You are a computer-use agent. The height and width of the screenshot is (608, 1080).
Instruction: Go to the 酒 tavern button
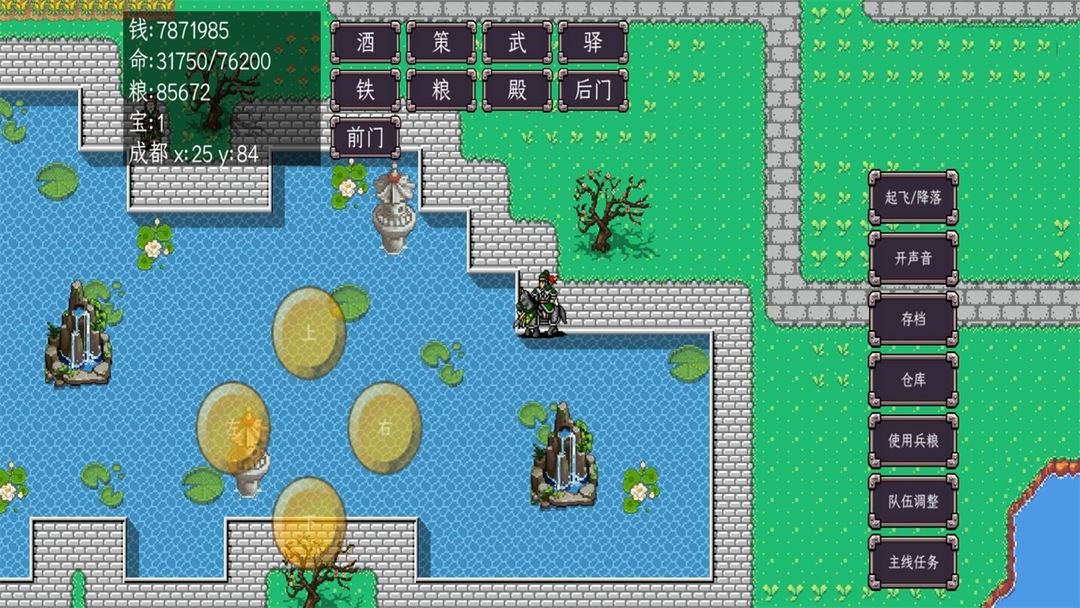[x=365, y=42]
